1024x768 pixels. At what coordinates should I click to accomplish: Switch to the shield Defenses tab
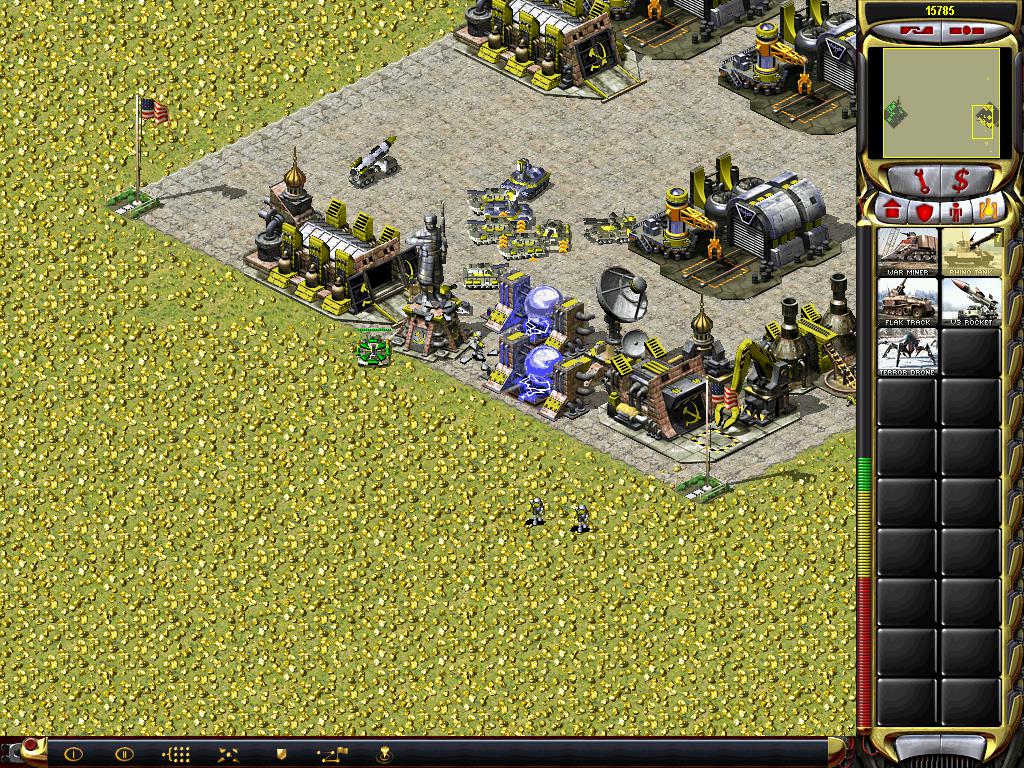(x=923, y=211)
